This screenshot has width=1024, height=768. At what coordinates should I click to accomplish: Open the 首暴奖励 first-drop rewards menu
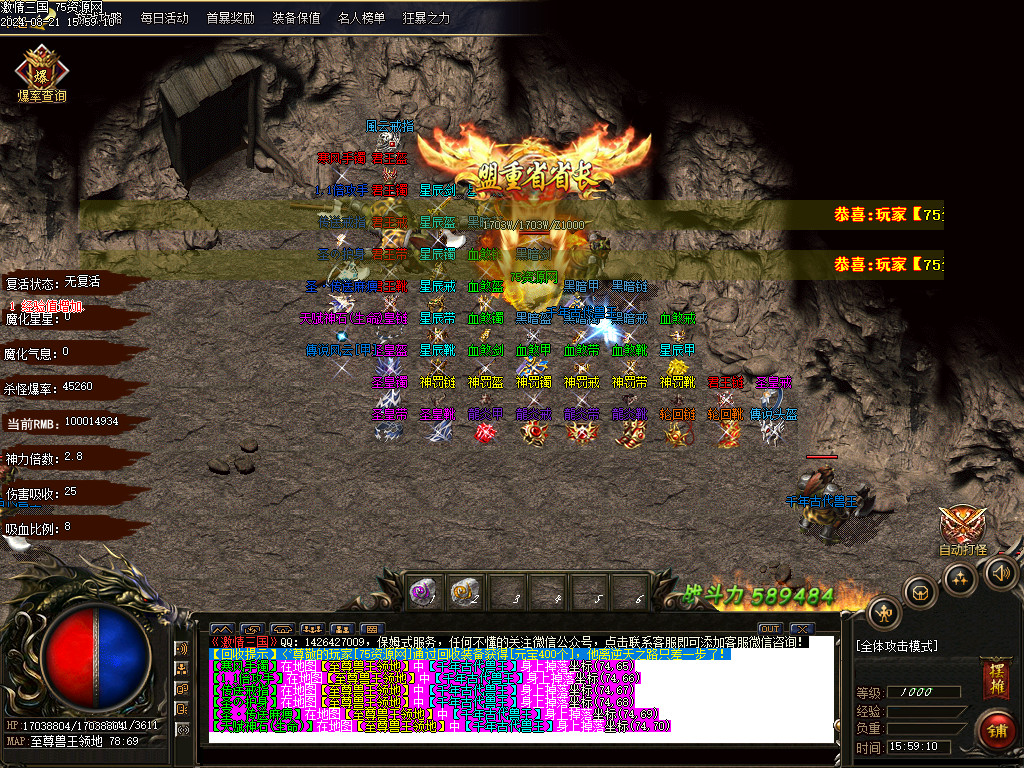[x=230, y=18]
